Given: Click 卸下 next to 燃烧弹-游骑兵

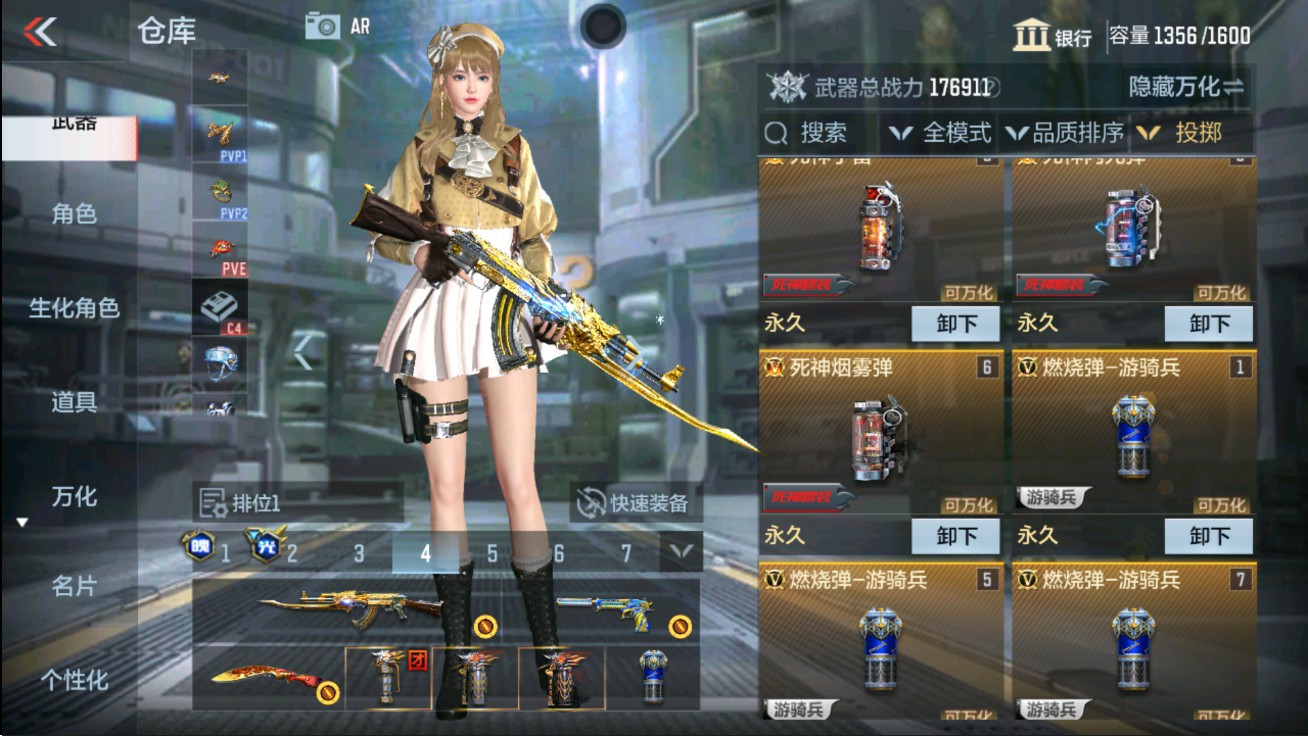Looking at the screenshot, I should tap(1209, 536).
